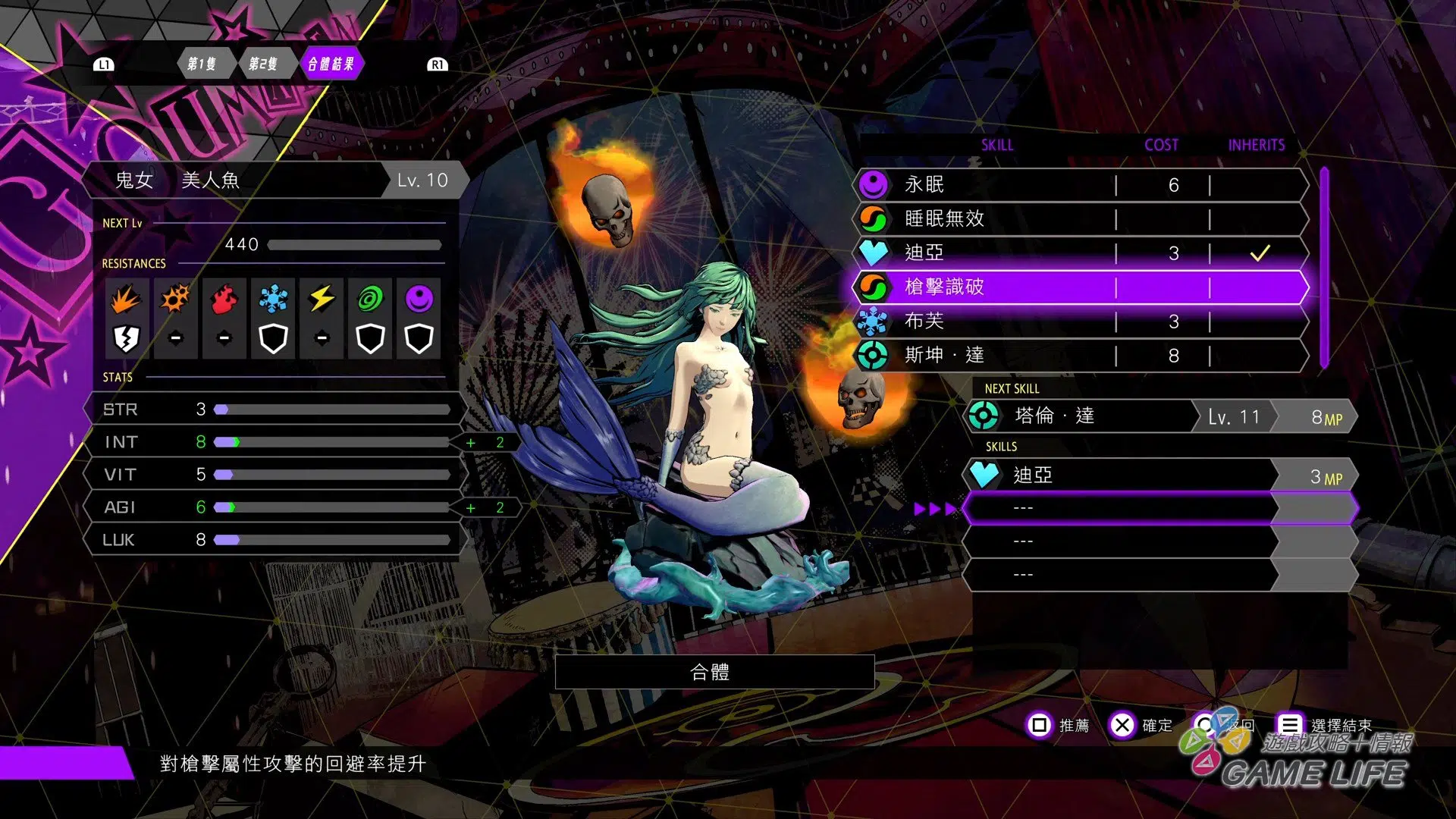Confirm fusion with the 合體 button

pyautogui.click(x=714, y=672)
